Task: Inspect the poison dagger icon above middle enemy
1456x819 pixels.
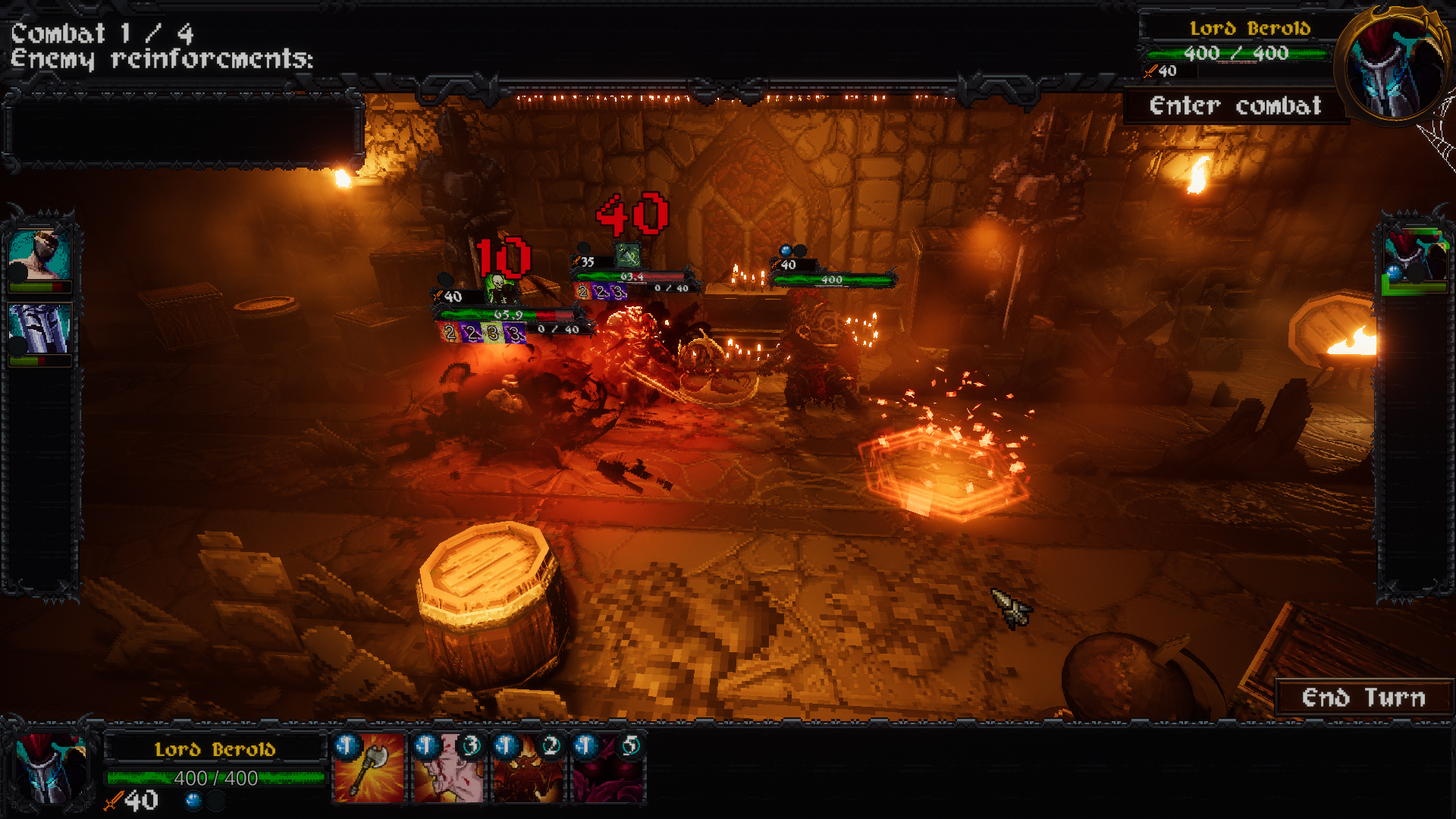Action: tap(628, 256)
